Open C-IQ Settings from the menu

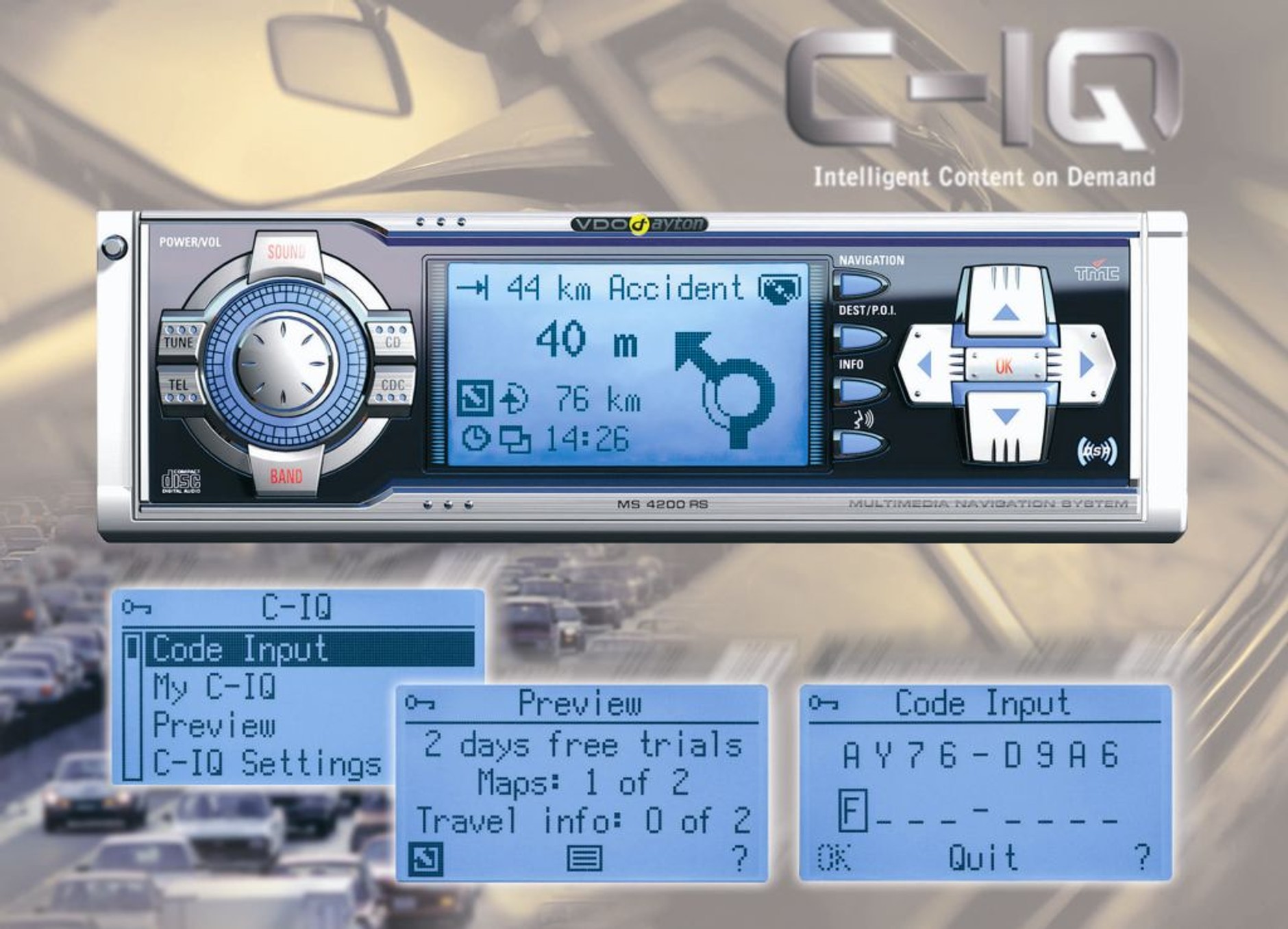click(x=266, y=763)
